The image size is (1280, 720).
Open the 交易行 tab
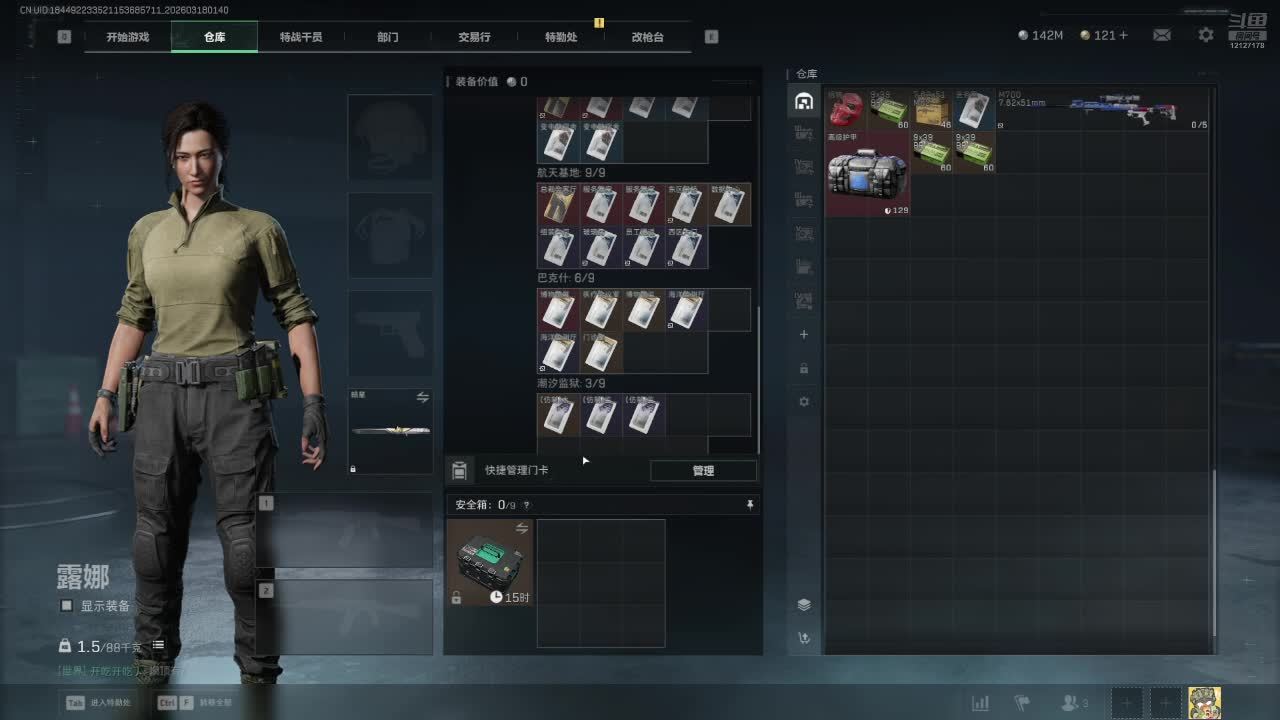(474, 37)
